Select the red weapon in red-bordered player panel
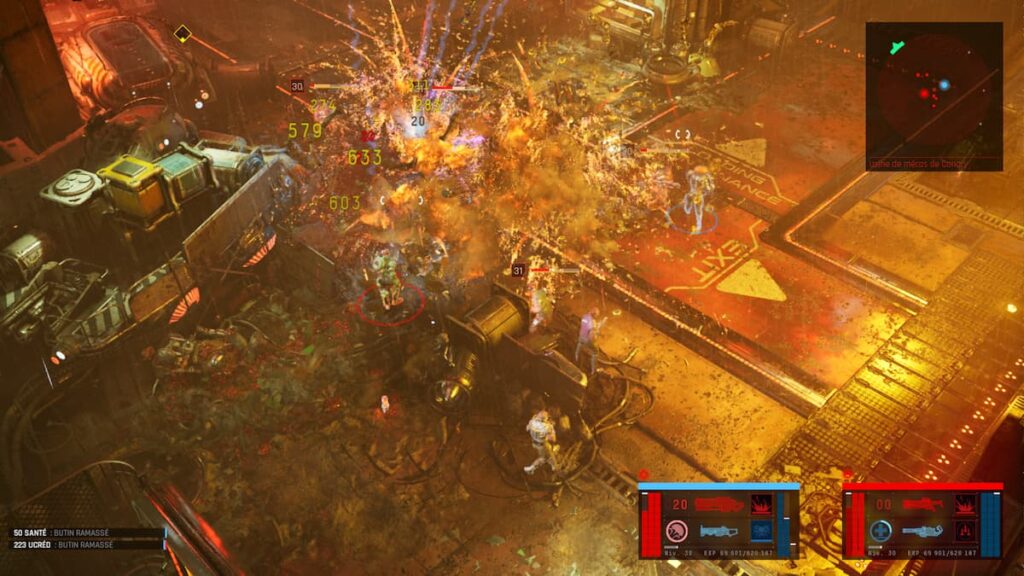The image size is (1024, 576). pos(922,504)
